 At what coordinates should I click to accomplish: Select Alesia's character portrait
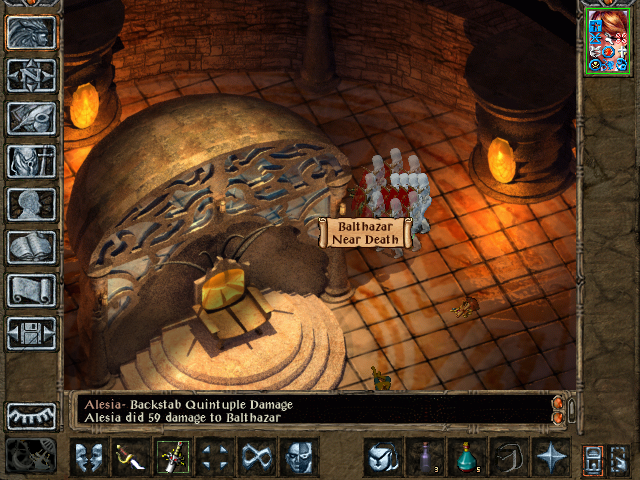click(x=607, y=40)
